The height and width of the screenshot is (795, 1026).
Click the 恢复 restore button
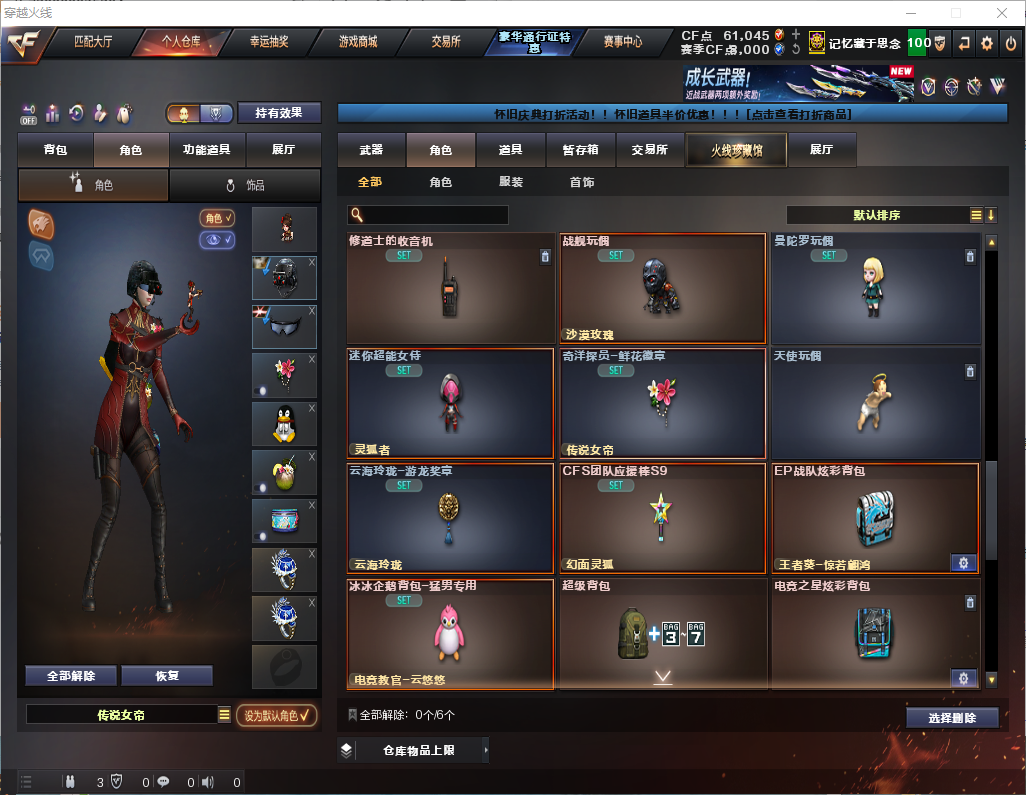(x=167, y=676)
